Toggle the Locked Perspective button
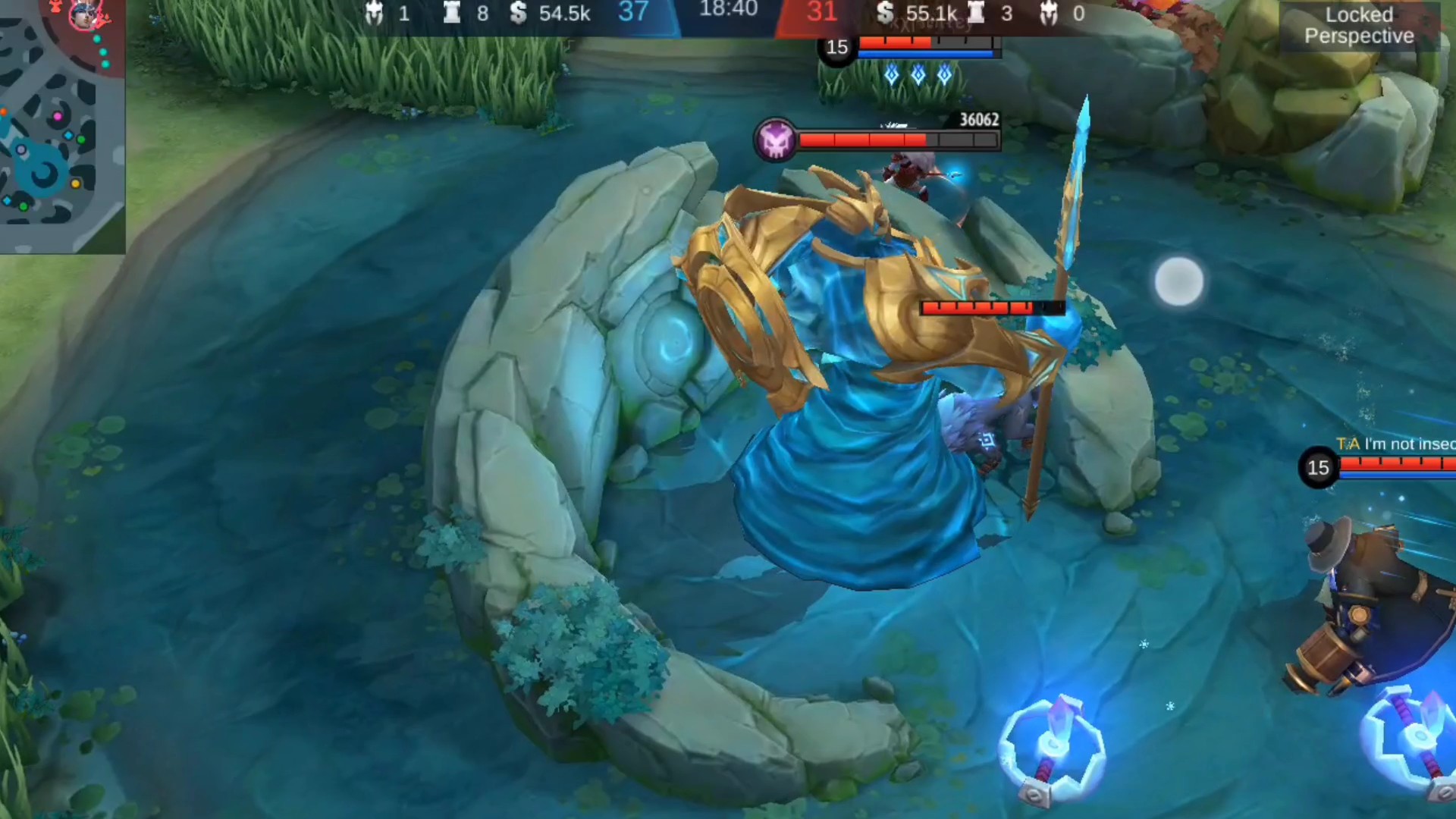Viewport: 1456px width, 819px height. click(1358, 26)
